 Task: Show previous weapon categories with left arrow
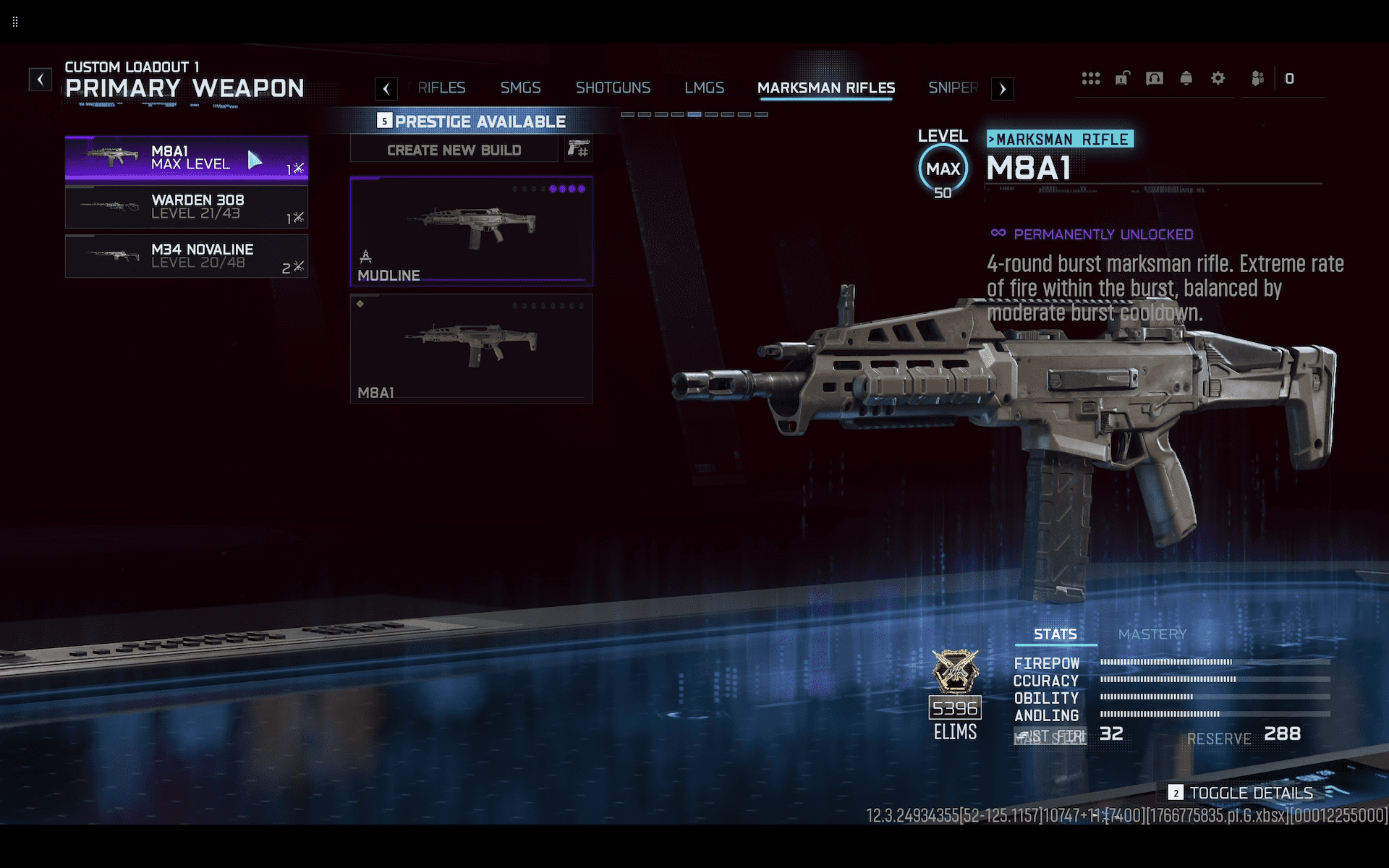386,89
